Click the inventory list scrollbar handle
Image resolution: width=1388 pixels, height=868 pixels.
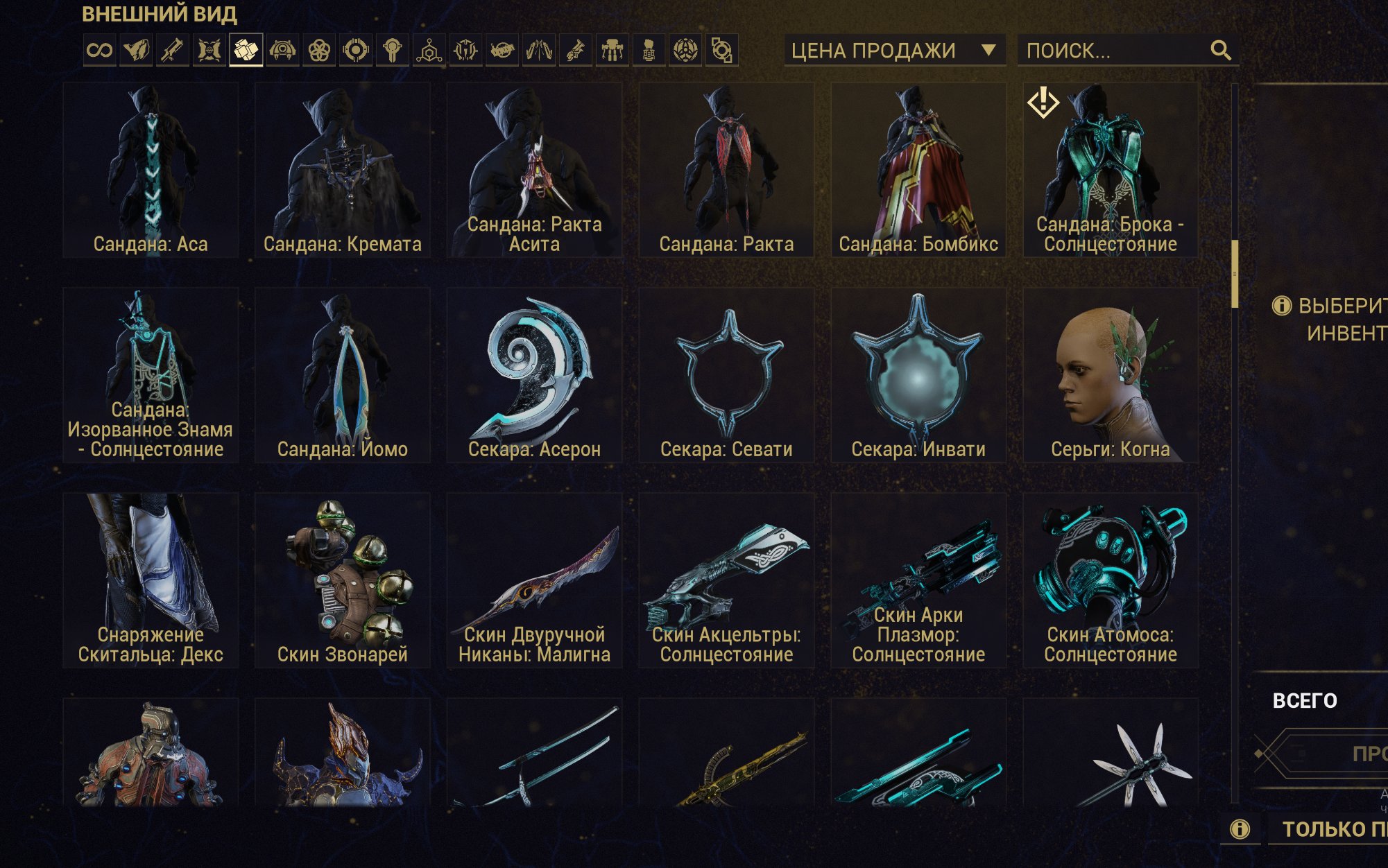point(1235,274)
